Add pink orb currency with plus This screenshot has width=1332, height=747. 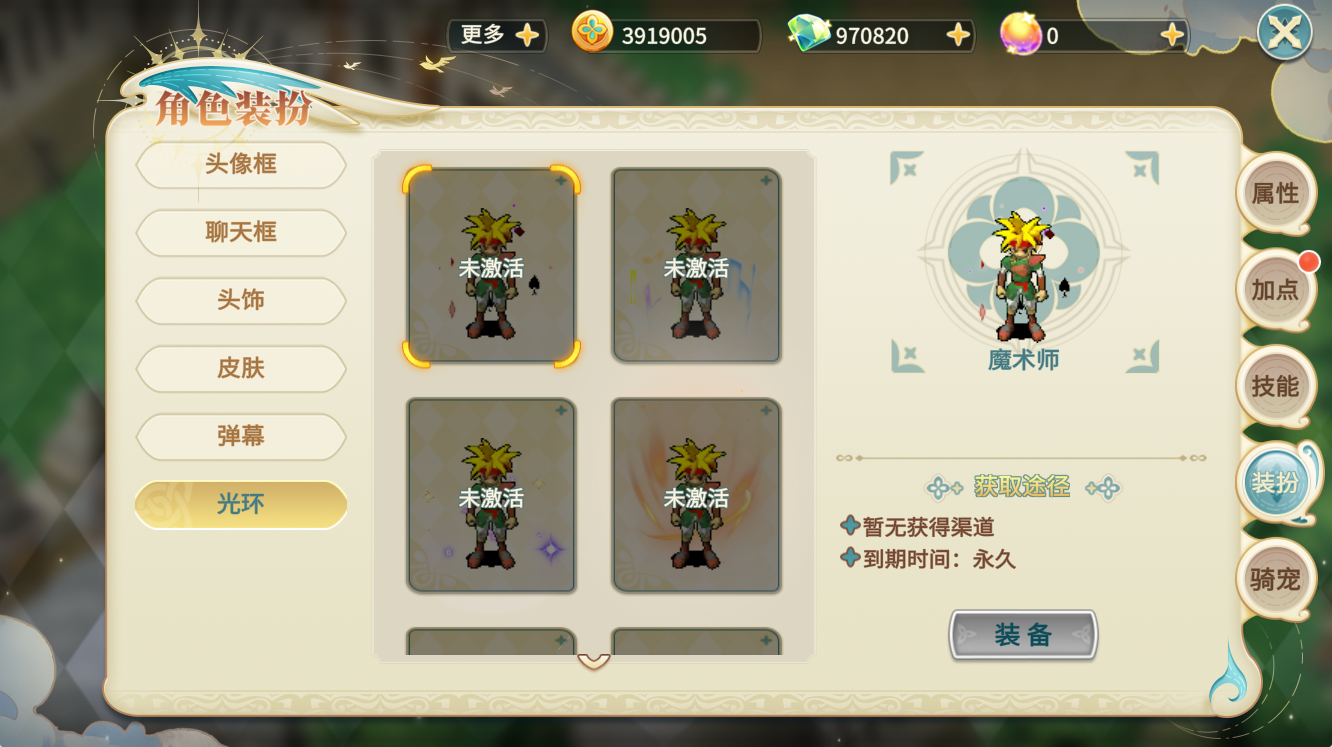[x=1172, y=36]
